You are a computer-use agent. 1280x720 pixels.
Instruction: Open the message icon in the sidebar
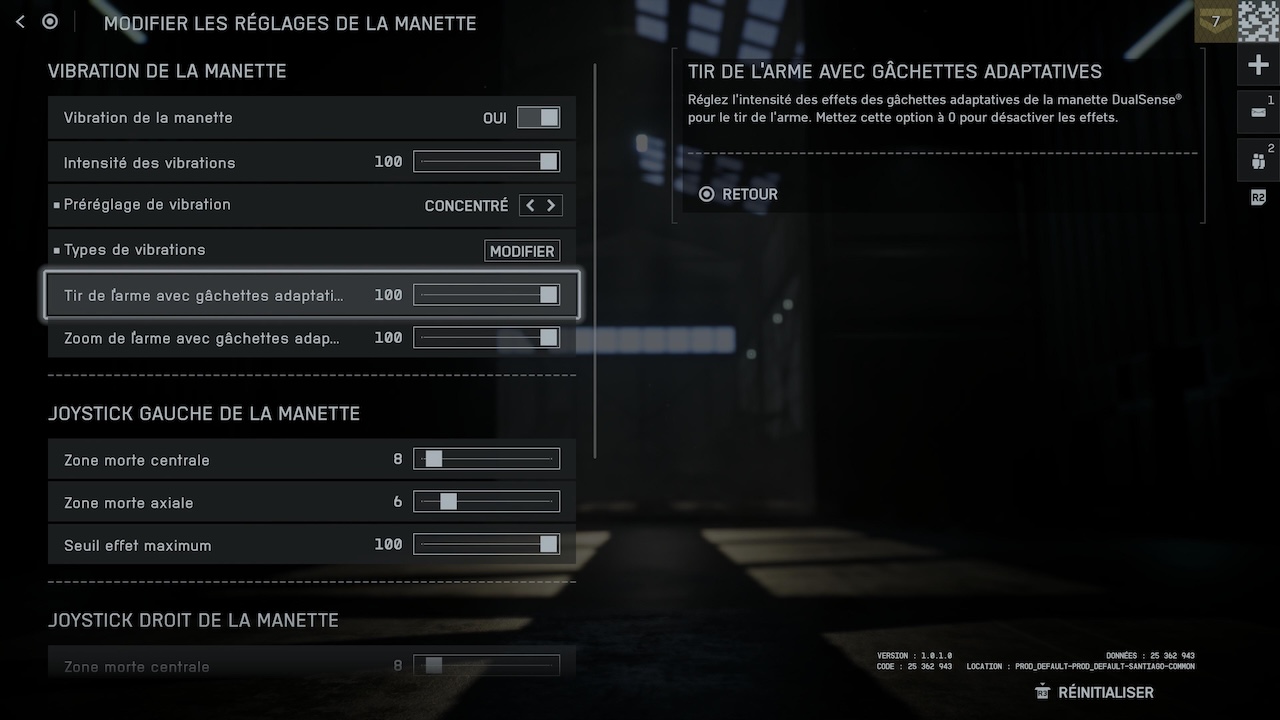1258,112
